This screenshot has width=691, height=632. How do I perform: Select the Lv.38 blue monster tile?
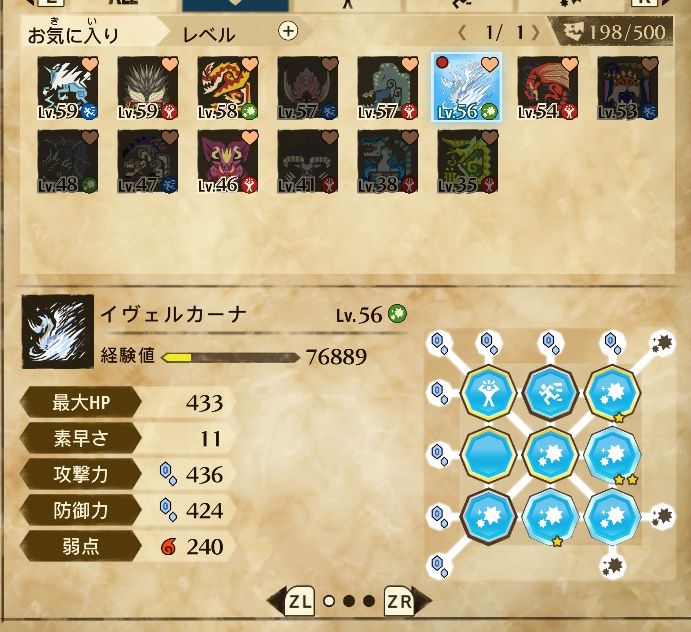pyautogui.click(x=386, y=160)
